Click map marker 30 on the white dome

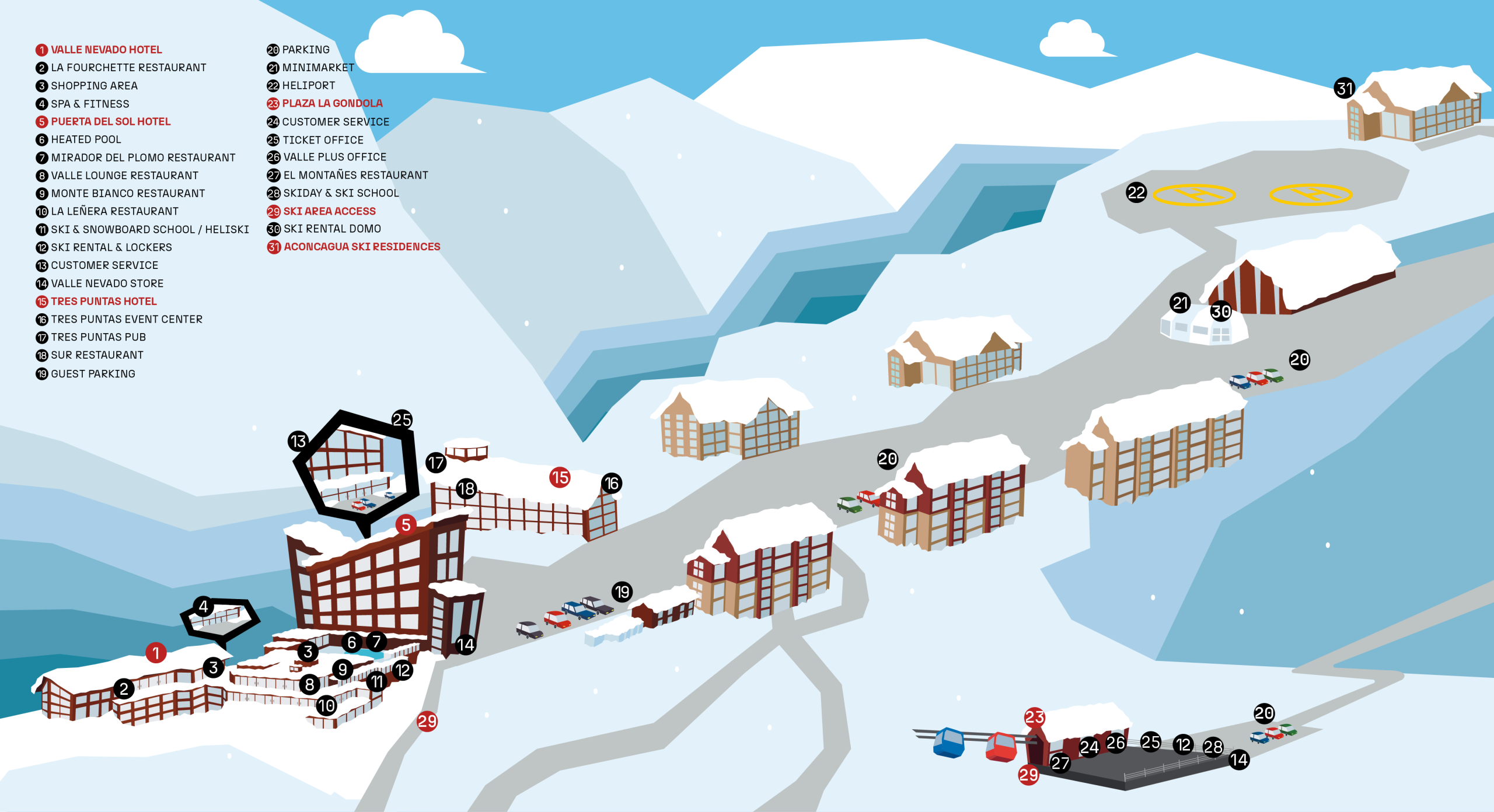pyautogui.click(x=1221, y=311)
